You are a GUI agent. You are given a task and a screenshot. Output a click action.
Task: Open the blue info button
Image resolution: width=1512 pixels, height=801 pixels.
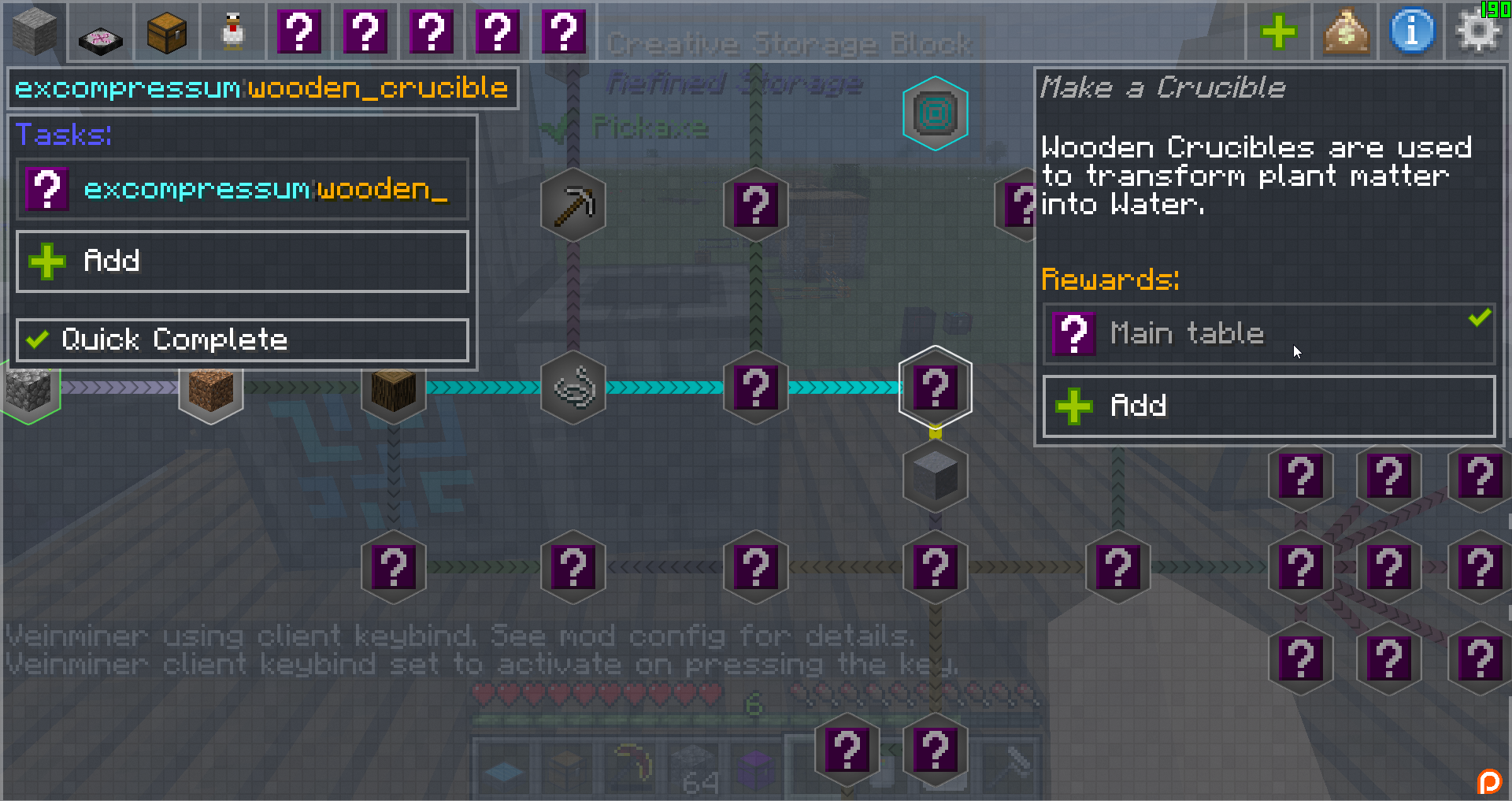pyautogui.click(x=1412, y=32)
